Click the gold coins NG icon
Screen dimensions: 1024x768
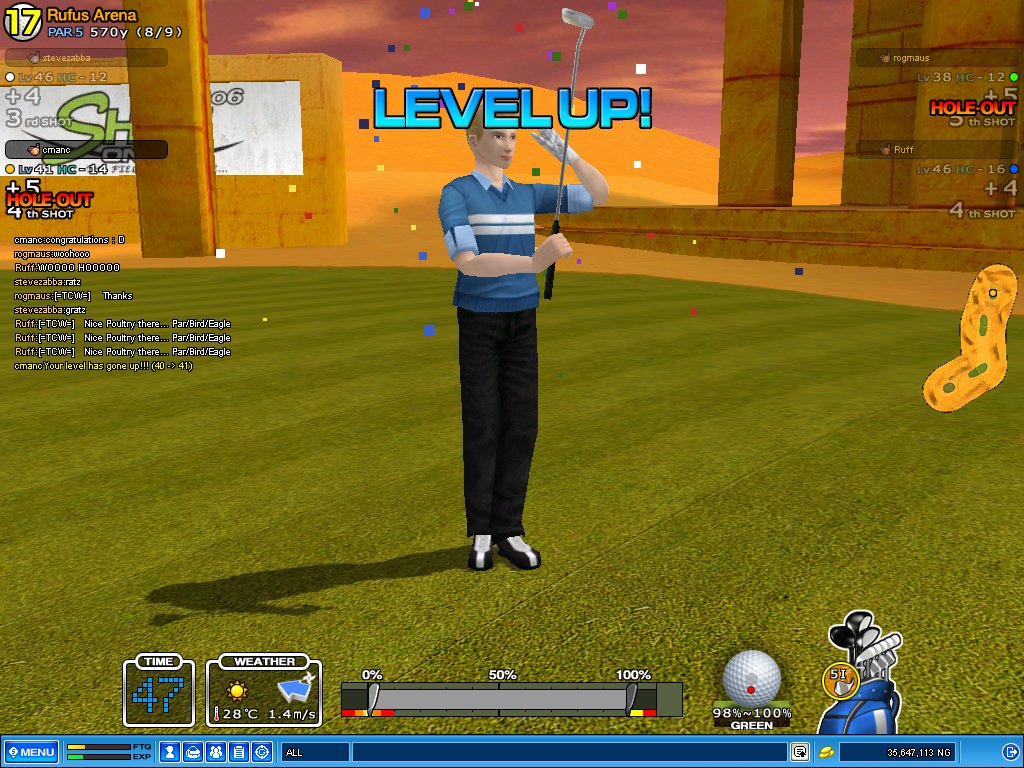coord(826,752)
